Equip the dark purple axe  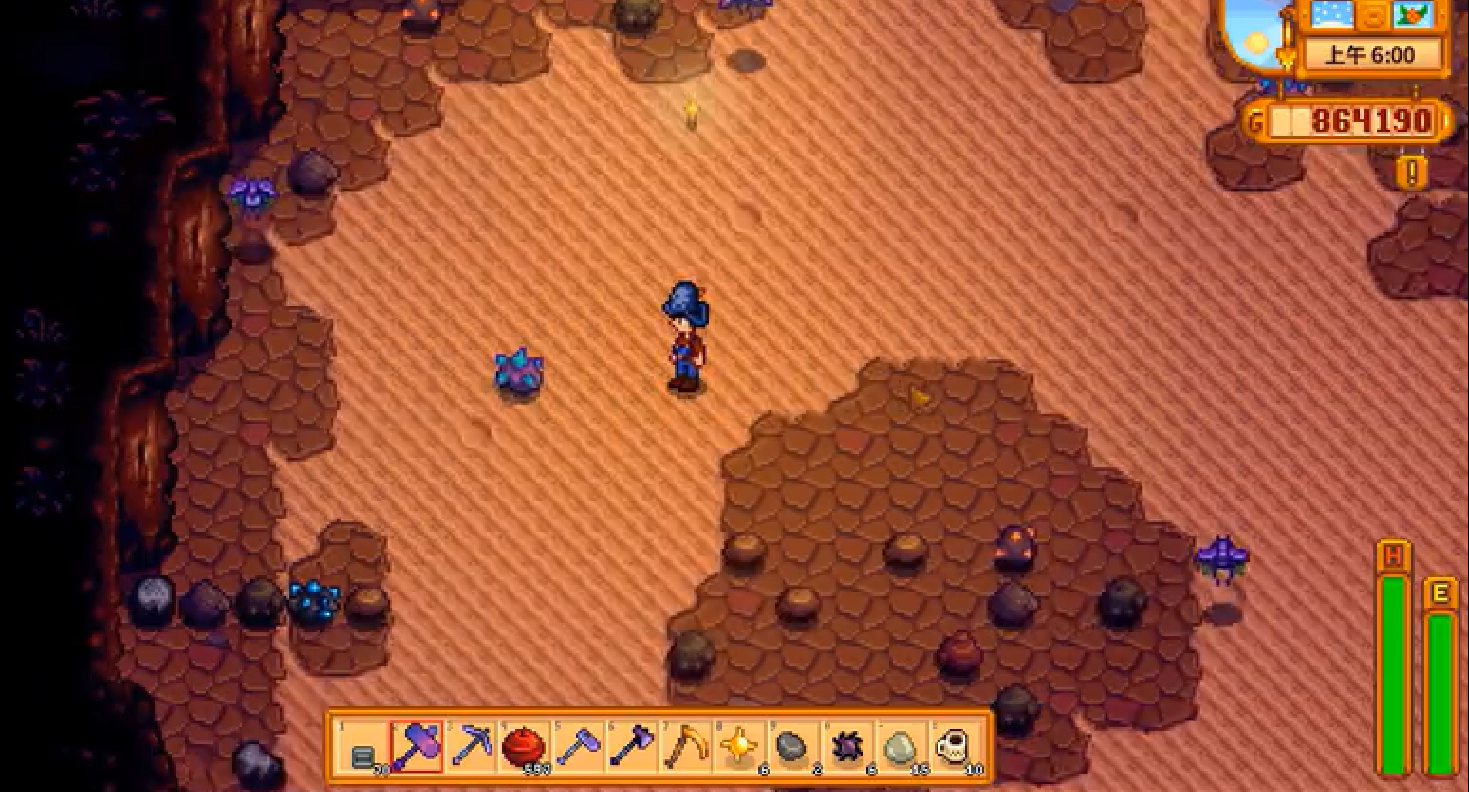633,746
